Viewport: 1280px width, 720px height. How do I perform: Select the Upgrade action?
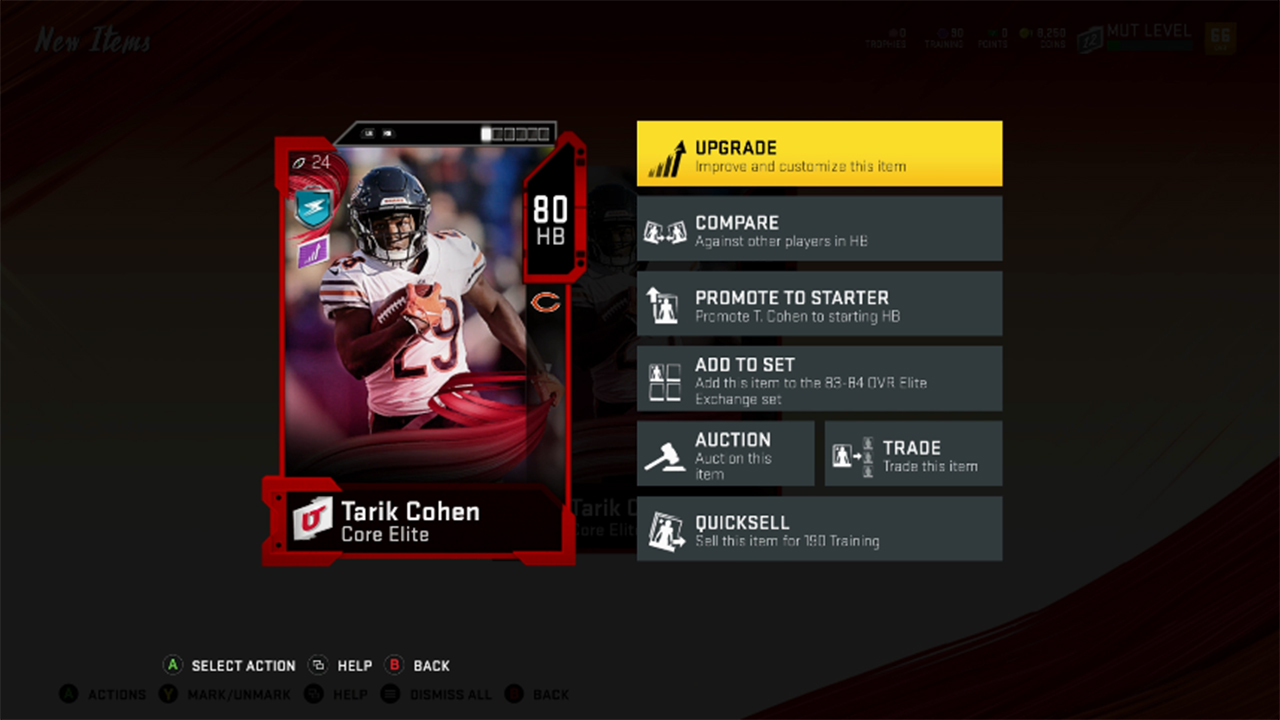pyautogui.click(x=819, y=152)
